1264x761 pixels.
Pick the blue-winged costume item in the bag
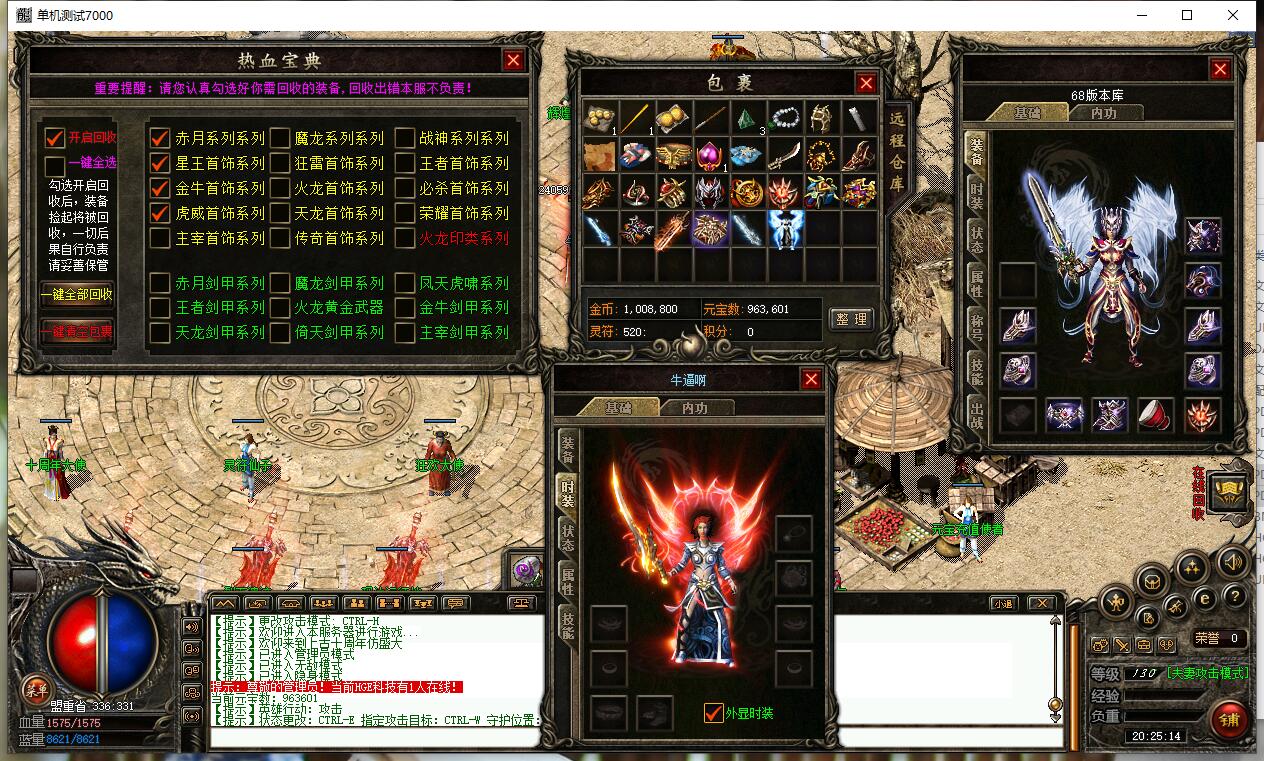pos(785,228)
